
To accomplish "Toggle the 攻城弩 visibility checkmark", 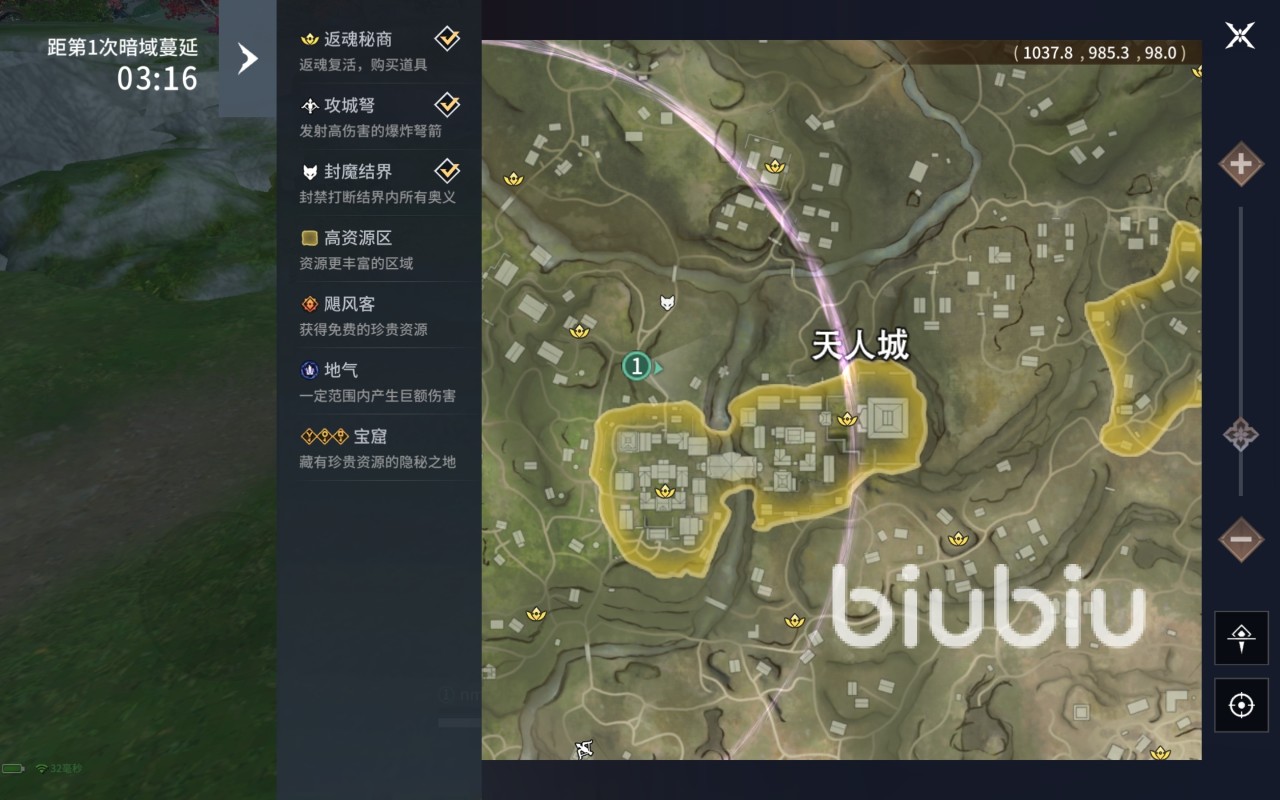I will pos(447,104).
